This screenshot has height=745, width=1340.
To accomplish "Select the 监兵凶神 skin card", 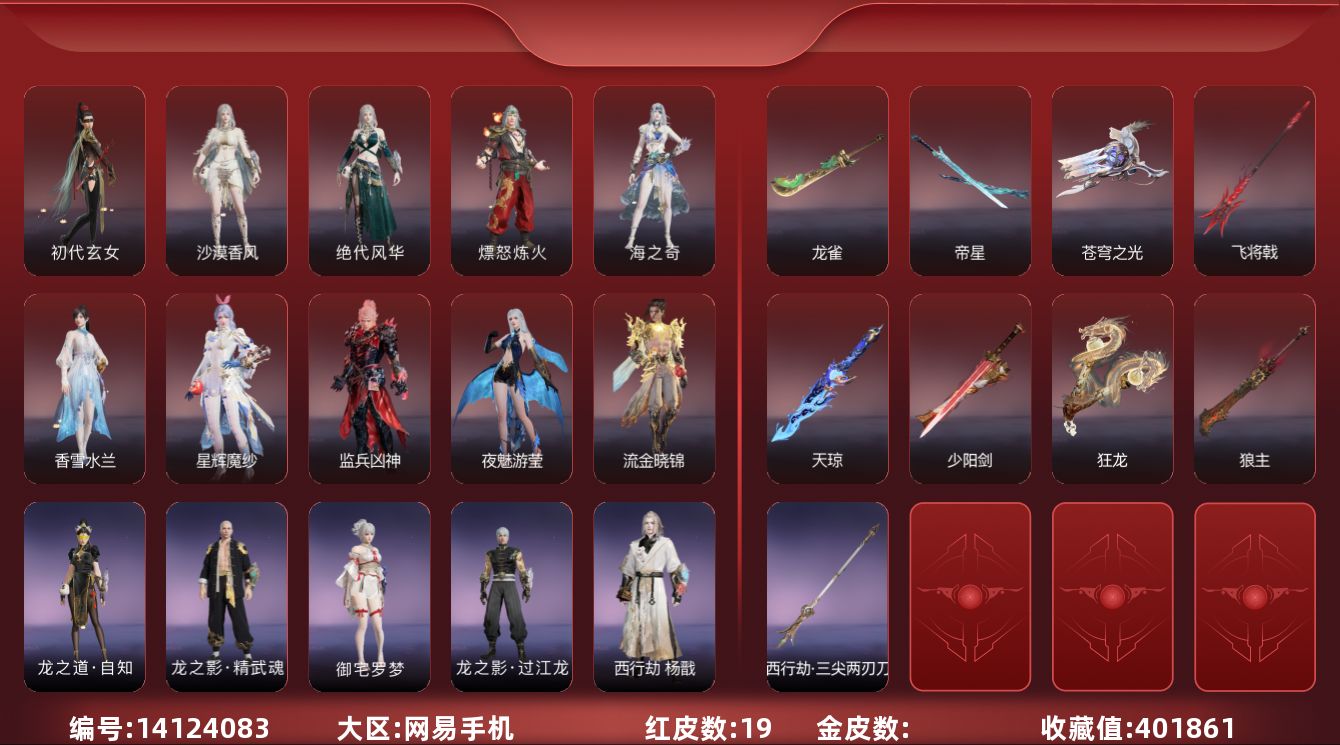I will pos(369,388).
